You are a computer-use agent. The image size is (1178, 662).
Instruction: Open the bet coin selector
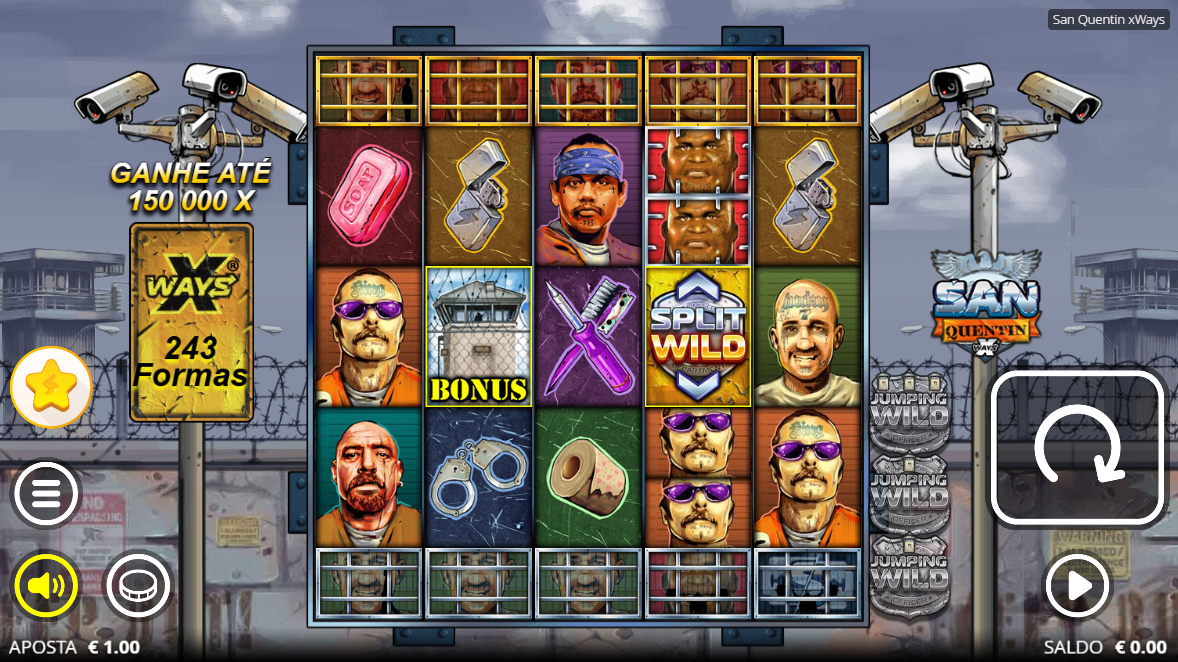(137, 585)
